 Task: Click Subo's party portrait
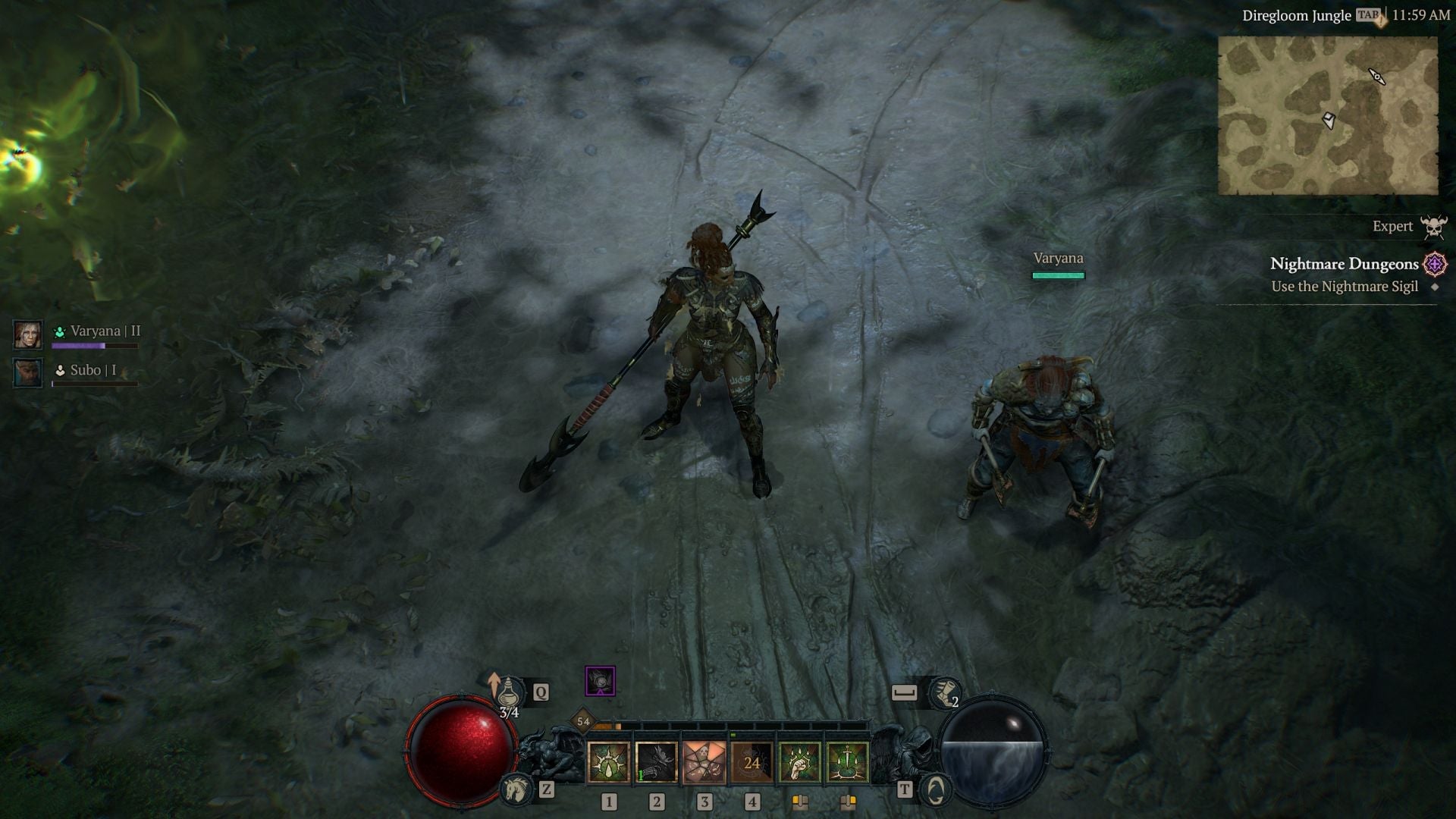pyautogui.click(x=28, y=372)
